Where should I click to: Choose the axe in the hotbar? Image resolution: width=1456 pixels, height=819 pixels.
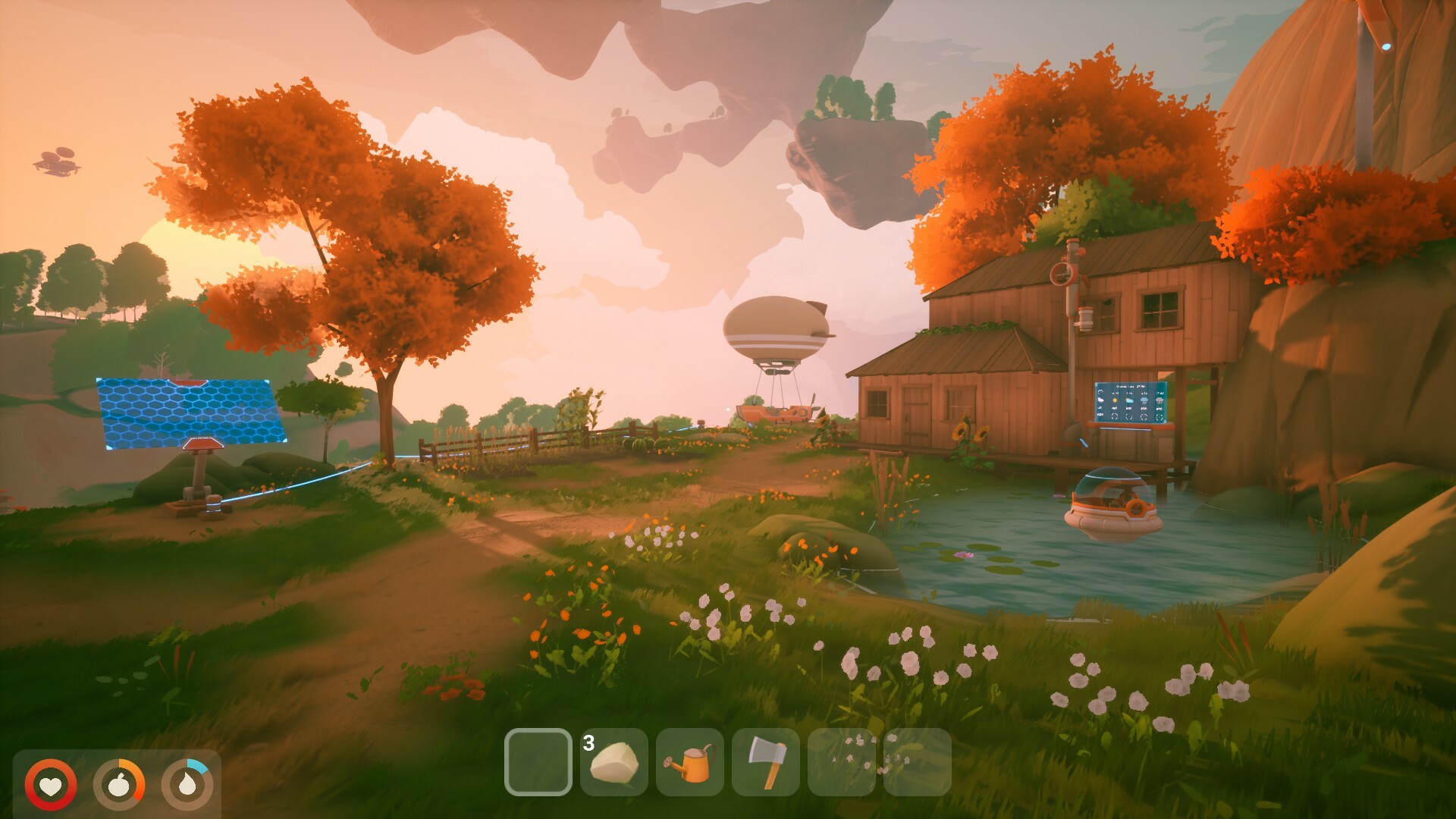(x=765, y=762)
